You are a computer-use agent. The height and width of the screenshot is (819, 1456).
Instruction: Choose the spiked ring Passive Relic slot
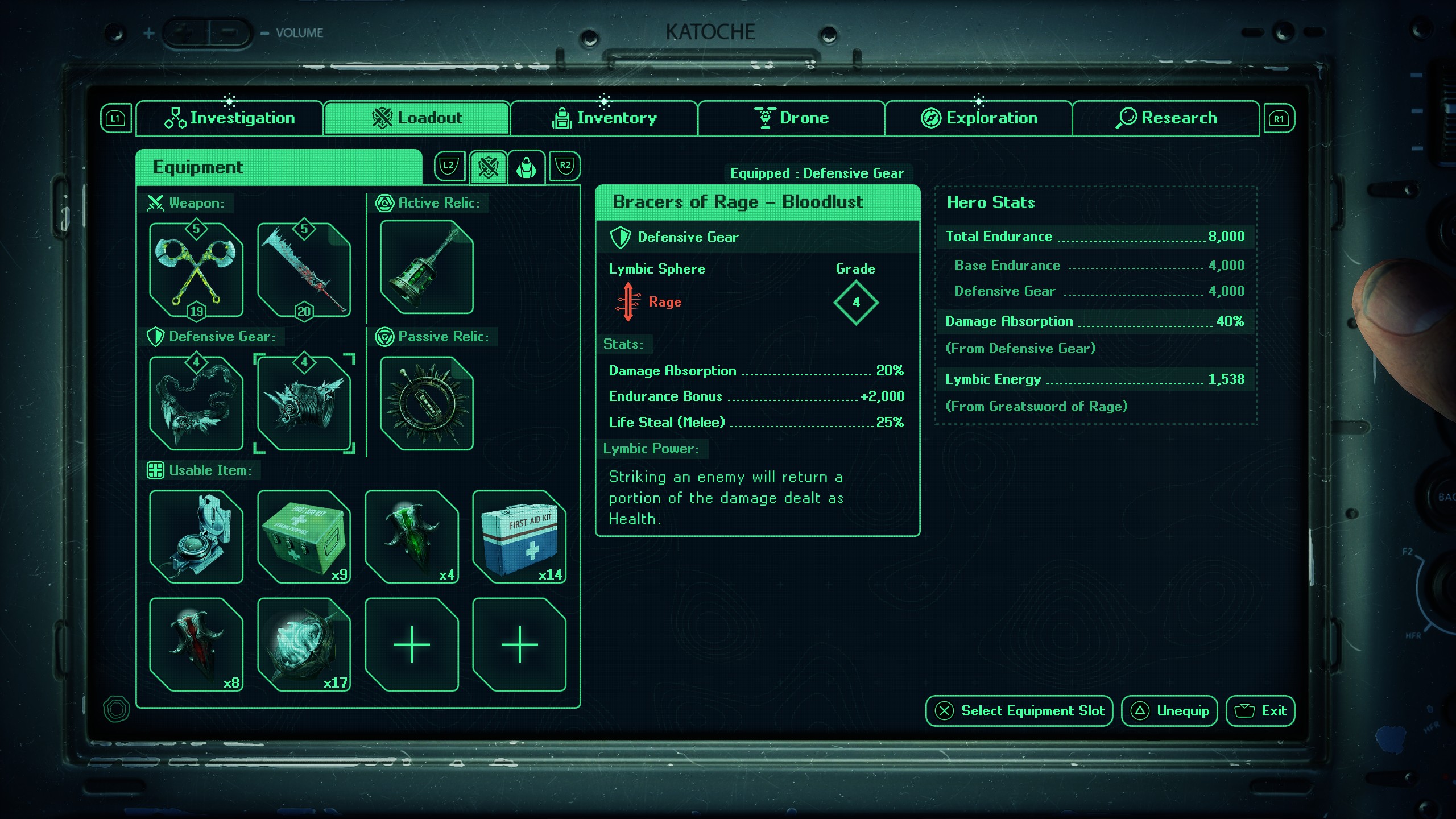tap(427, 404)
